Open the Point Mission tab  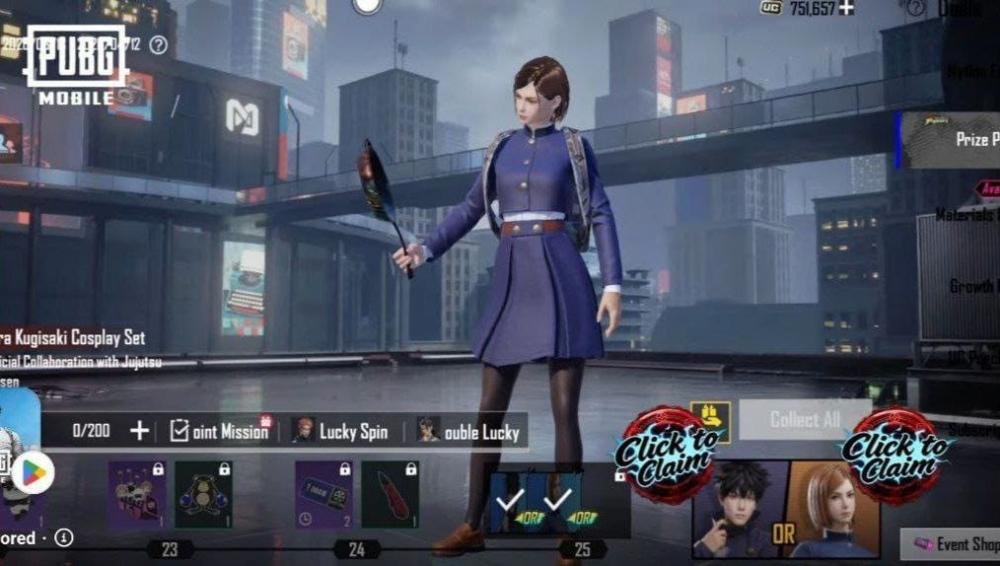coord(219,431)
